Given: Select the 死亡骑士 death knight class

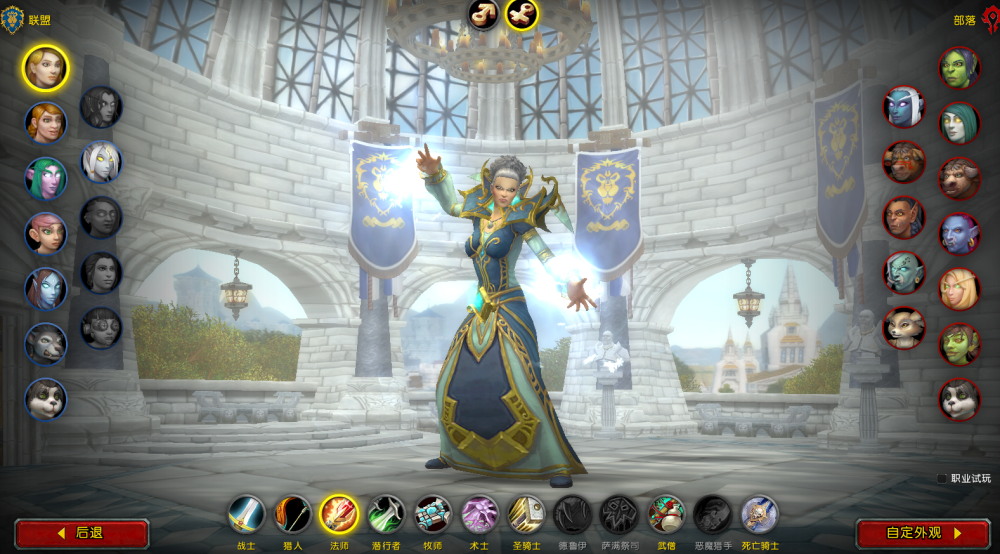Looking at the screenshot, I should click(760, 514).
